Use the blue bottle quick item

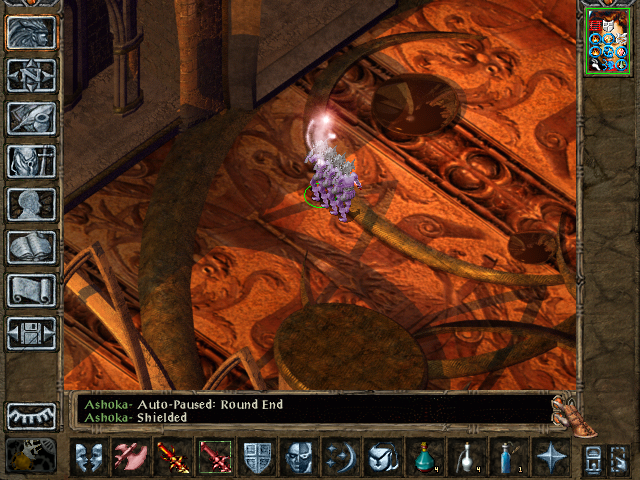(508, 458)
